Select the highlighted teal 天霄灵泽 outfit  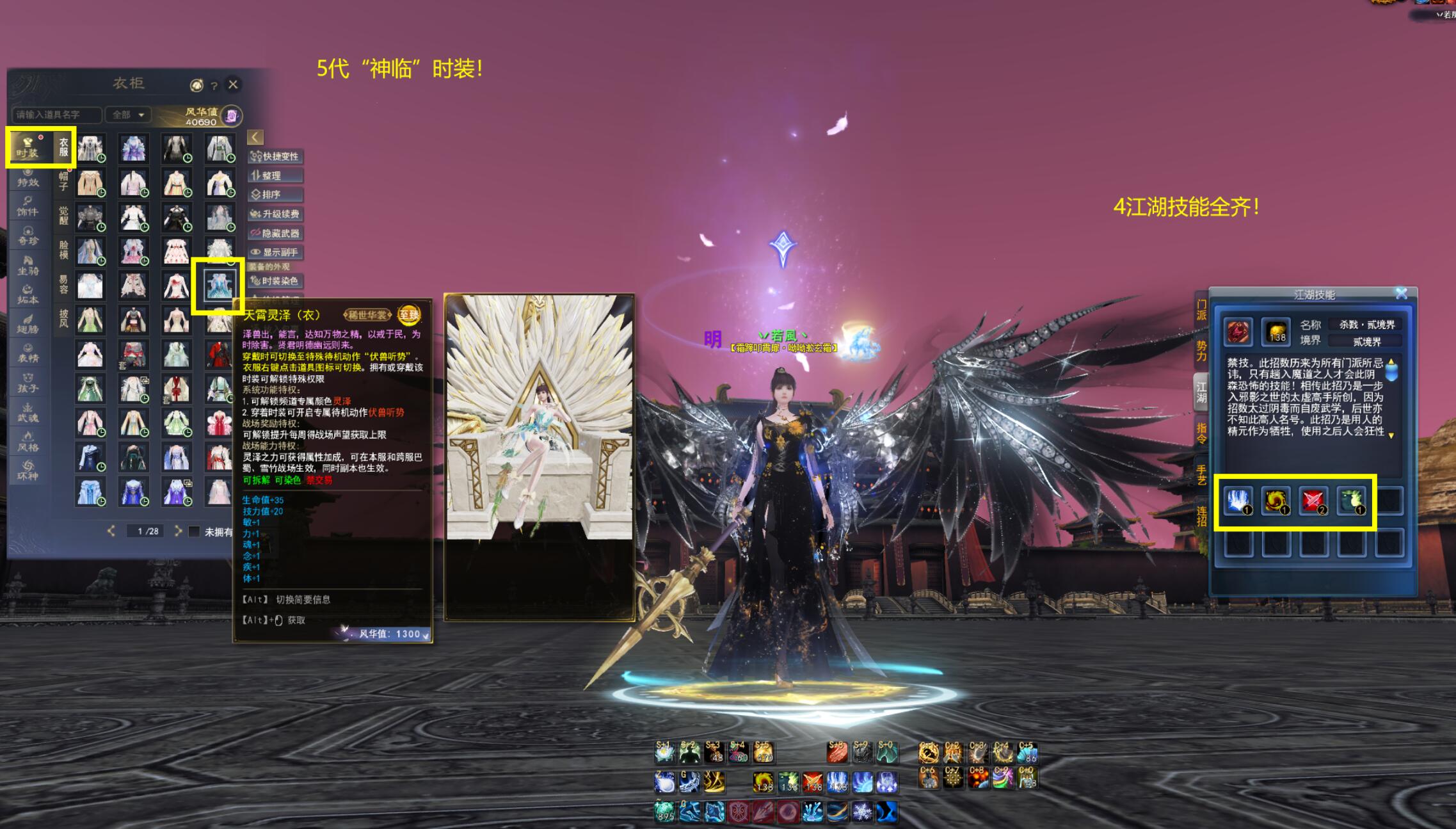click(219, 286)
